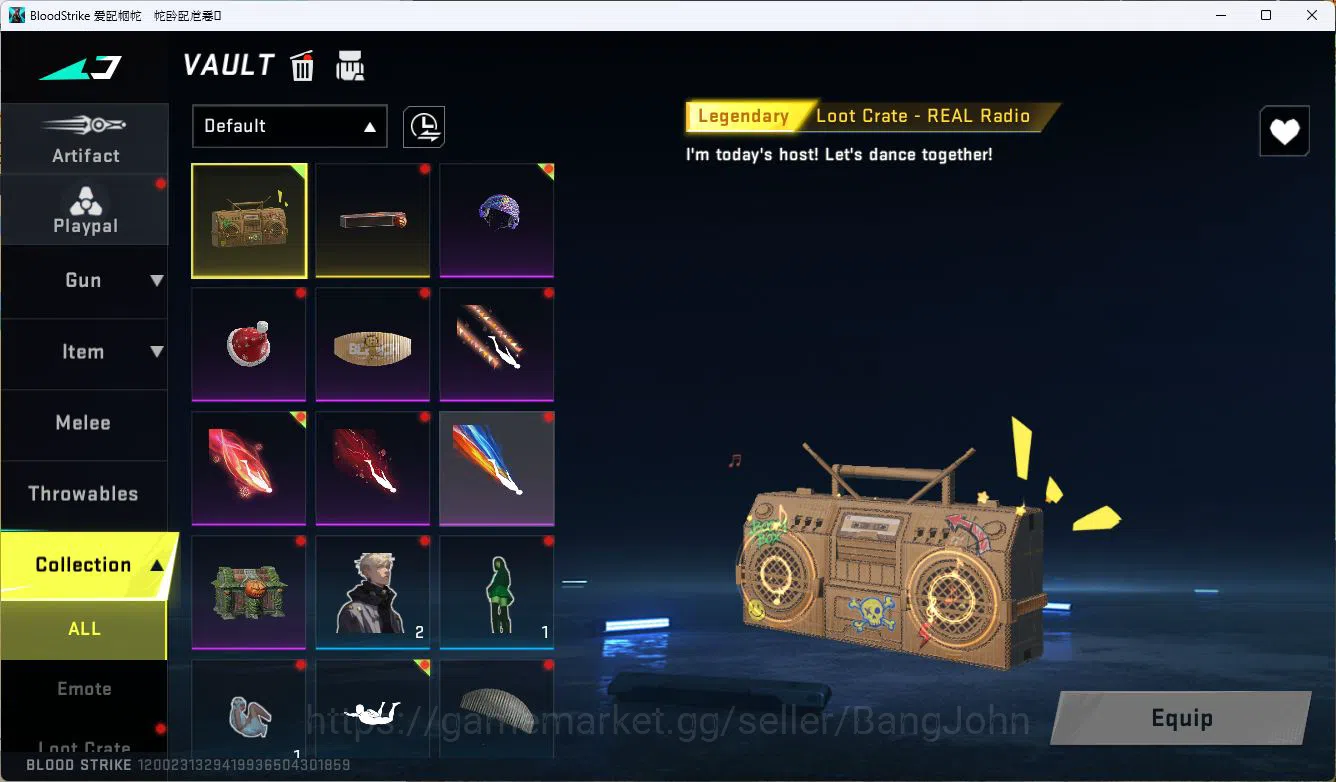This screenshot has width=1336, height=782.
Task: Select the REAL Radio boombox thumbnail
Action: (249, 220)
